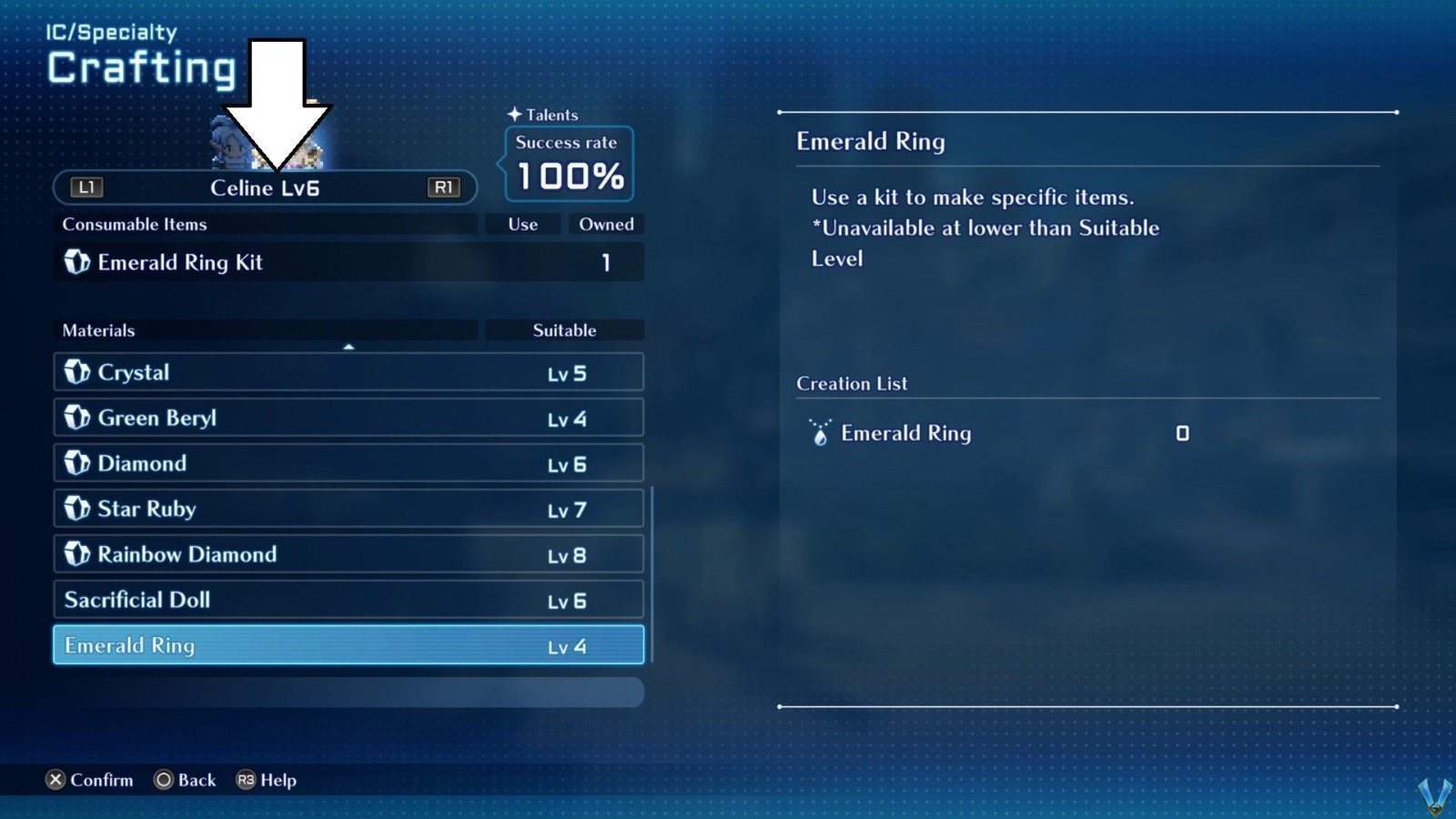Click the Talents star icon
The height and width of the screenshot is (819, 1456).
[515, 115]
